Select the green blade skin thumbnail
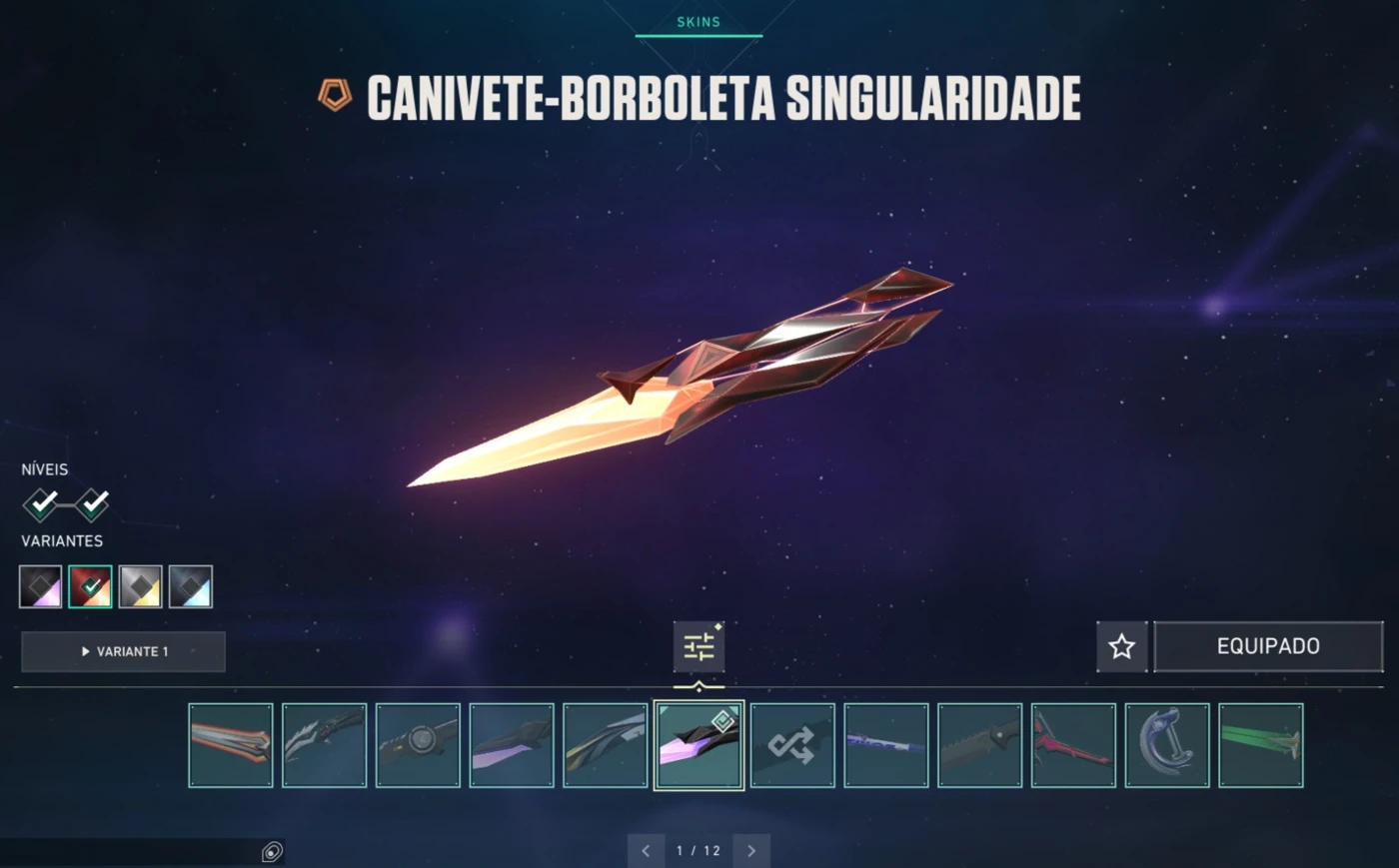Viewport: 1399px width, 868px height. [x=1261, y=745]
